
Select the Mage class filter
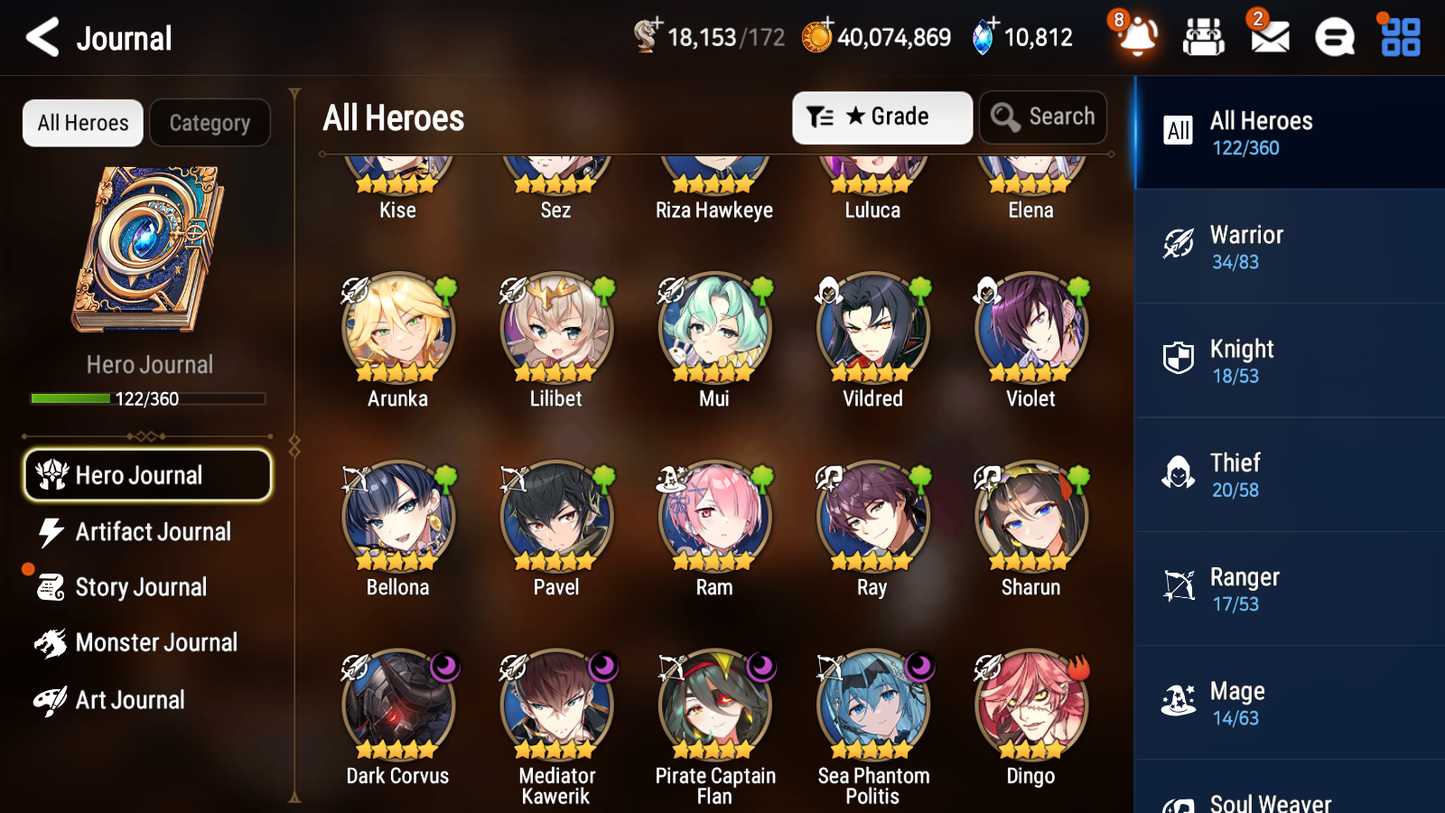(1289, 702)
